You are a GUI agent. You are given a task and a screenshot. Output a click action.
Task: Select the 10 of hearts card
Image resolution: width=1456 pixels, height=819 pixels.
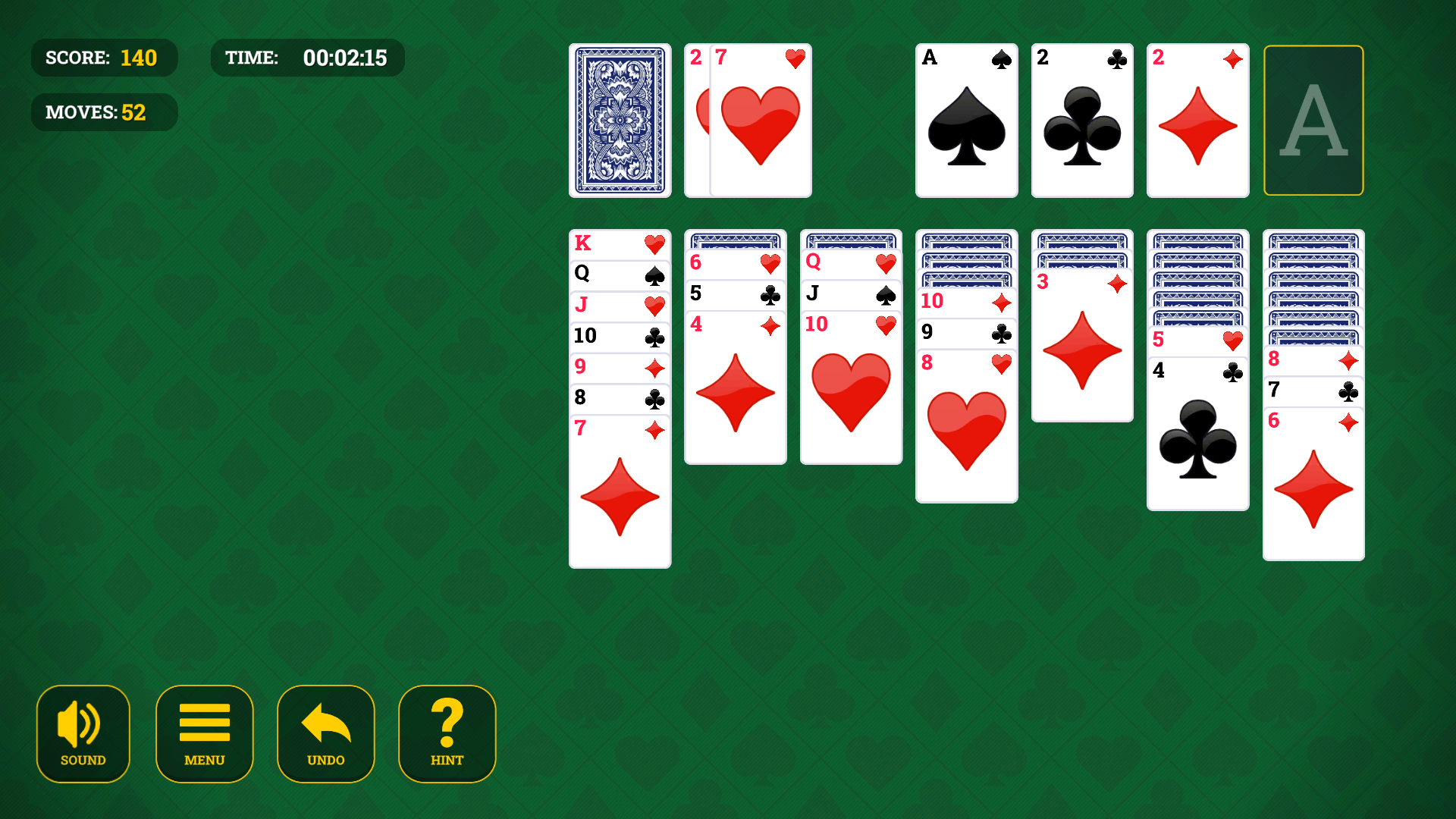coord(850,387)
